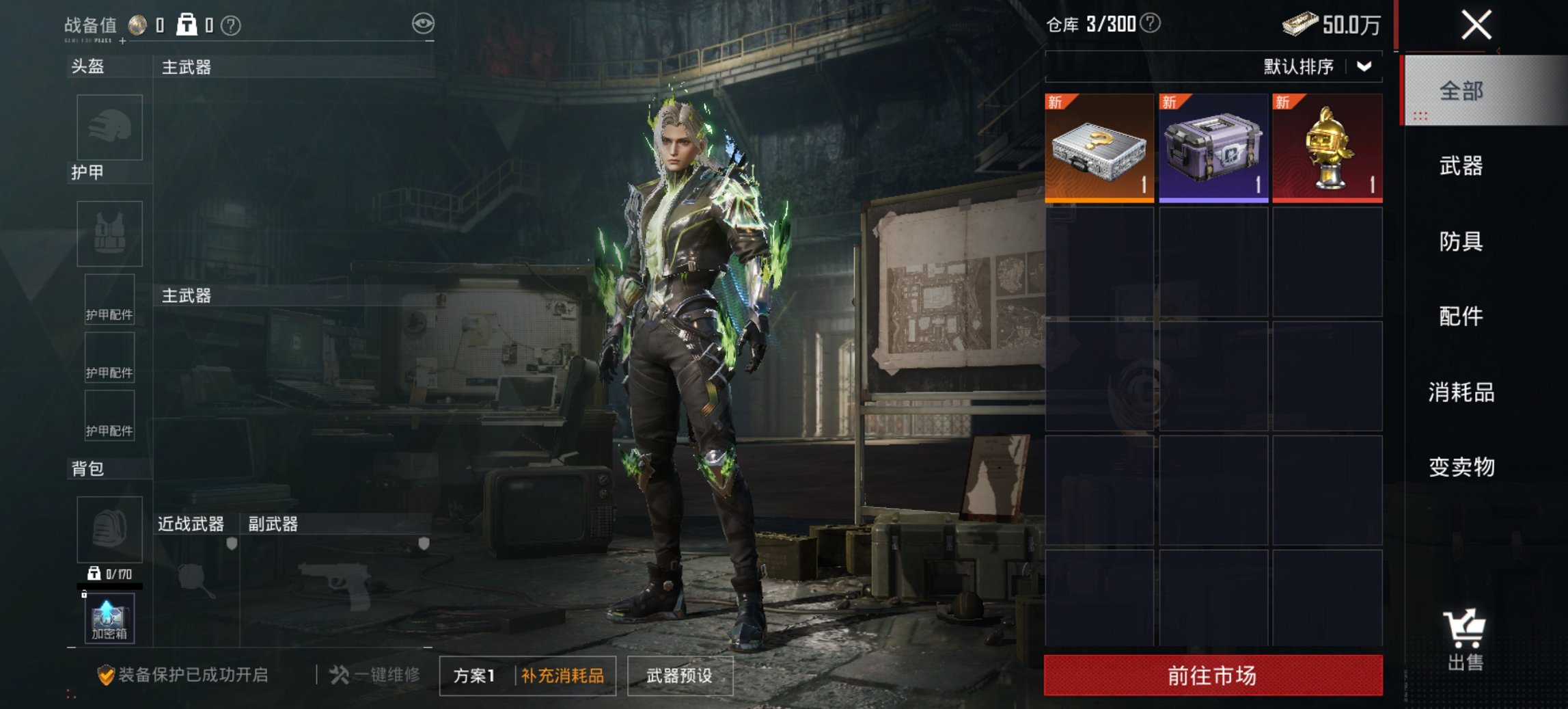Click 补充消耗品 to restock consumables
1568x709 pixels.
pos(562,676)
